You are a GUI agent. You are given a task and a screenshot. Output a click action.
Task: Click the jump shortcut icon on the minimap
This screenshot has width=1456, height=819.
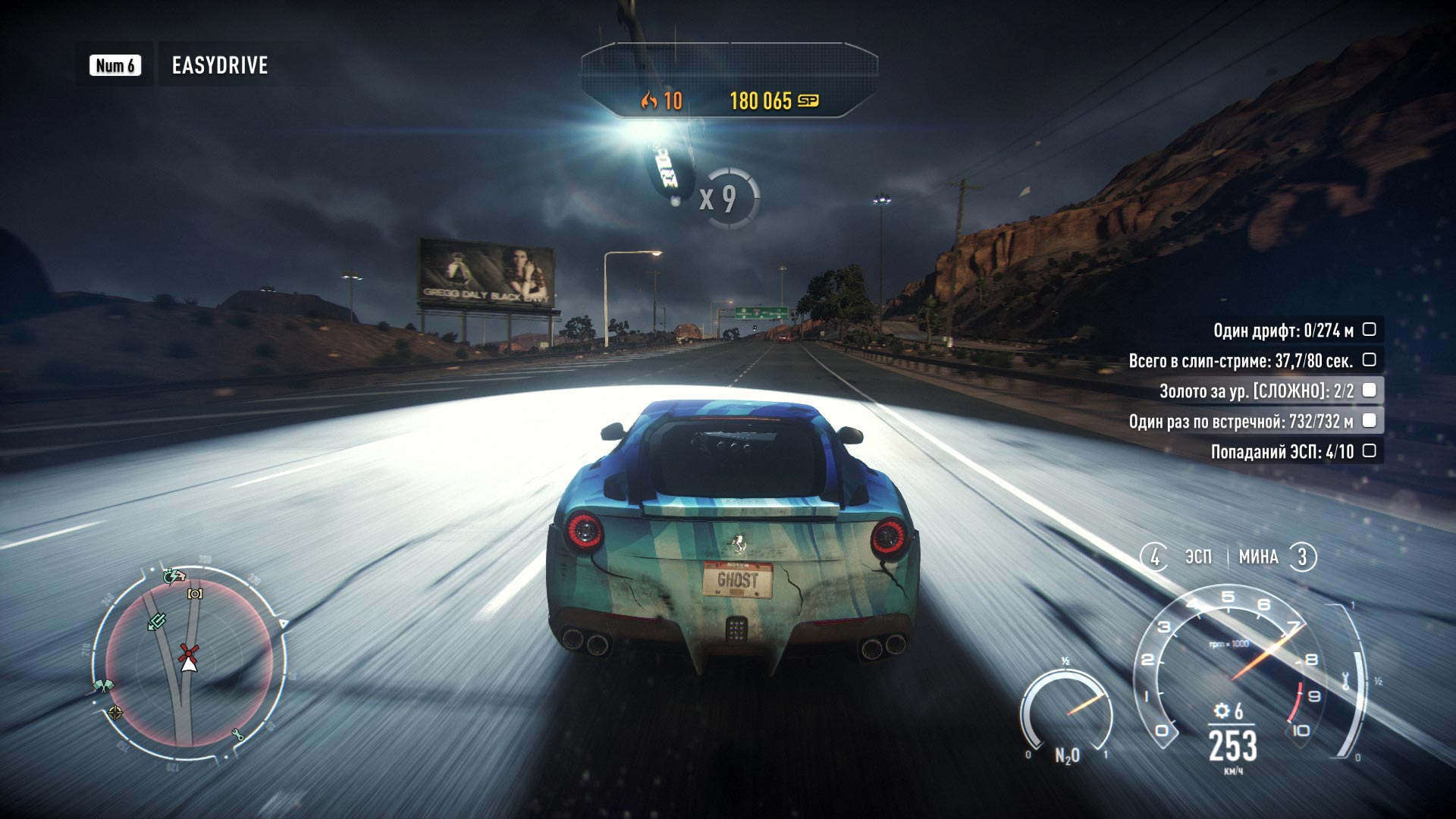156,622
